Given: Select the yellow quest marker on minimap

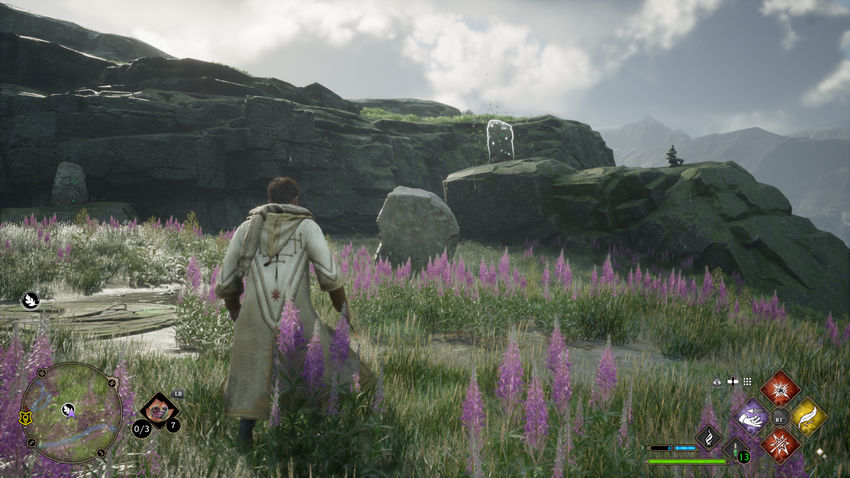Looking at the screenshot, I should click(x=26, y=419).
